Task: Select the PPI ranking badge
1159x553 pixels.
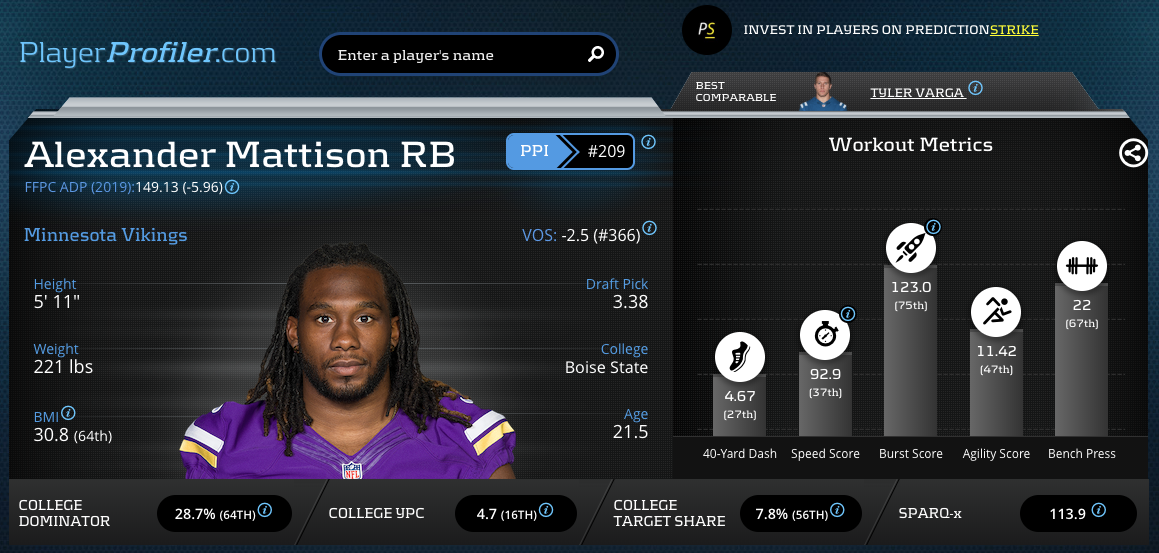Action: [x=570, y=153]
